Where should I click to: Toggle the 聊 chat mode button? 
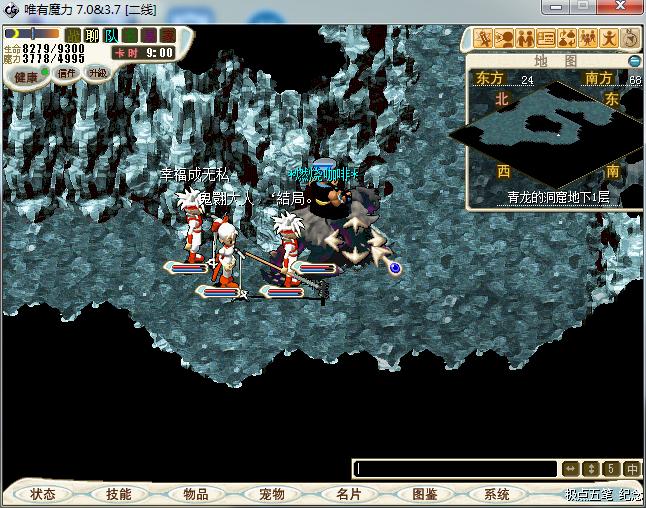click(x=92, y=36)
